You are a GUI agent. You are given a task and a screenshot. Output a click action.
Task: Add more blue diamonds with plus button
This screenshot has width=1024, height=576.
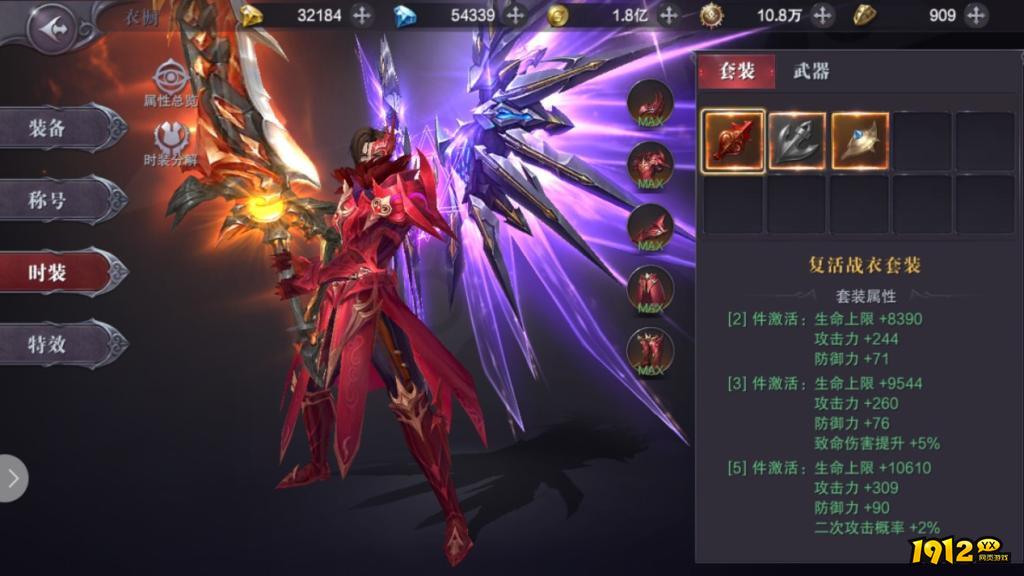click(515, 15)
